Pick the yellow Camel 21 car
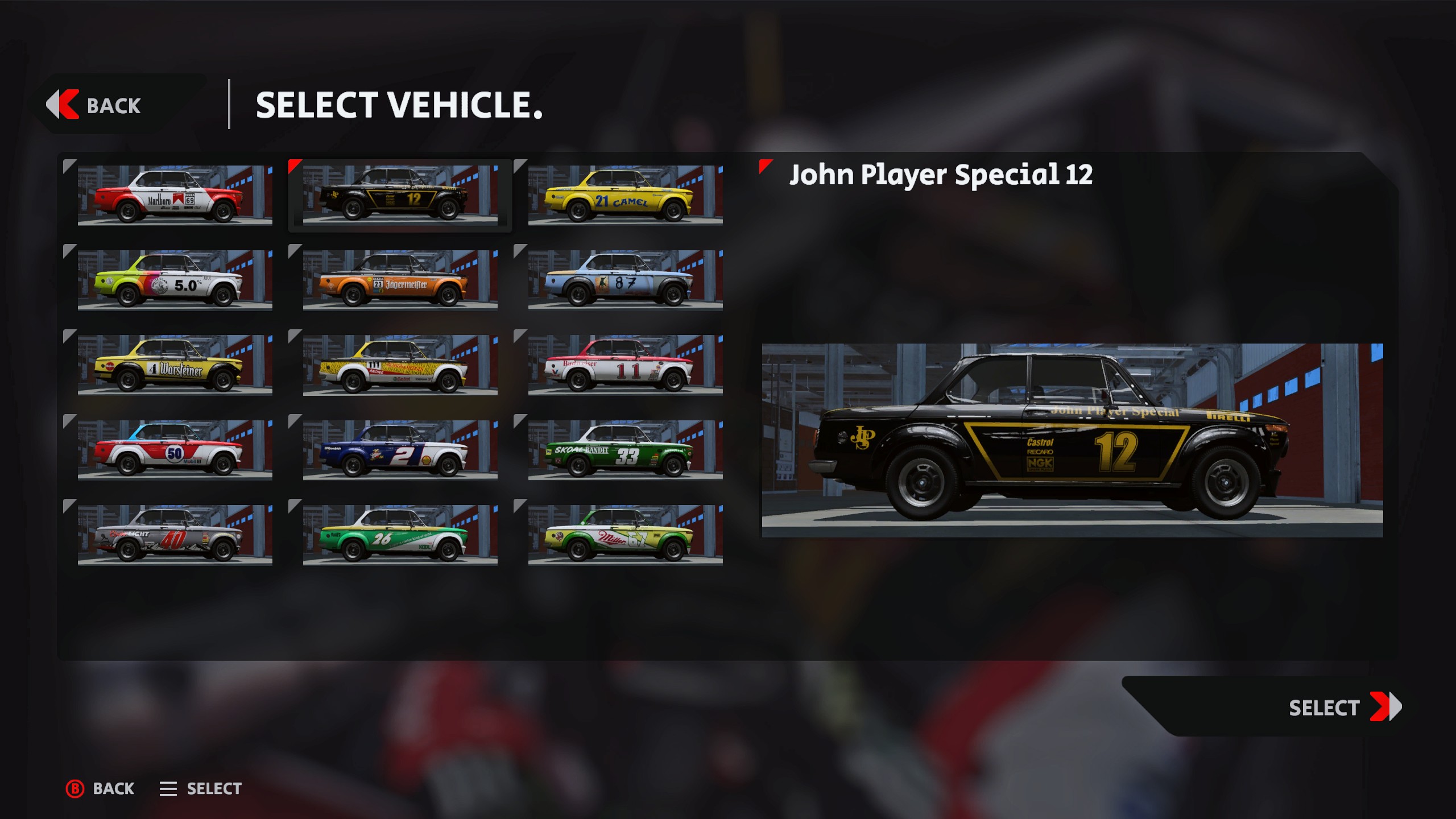1456x819 pixels. (x=625, y=196)
